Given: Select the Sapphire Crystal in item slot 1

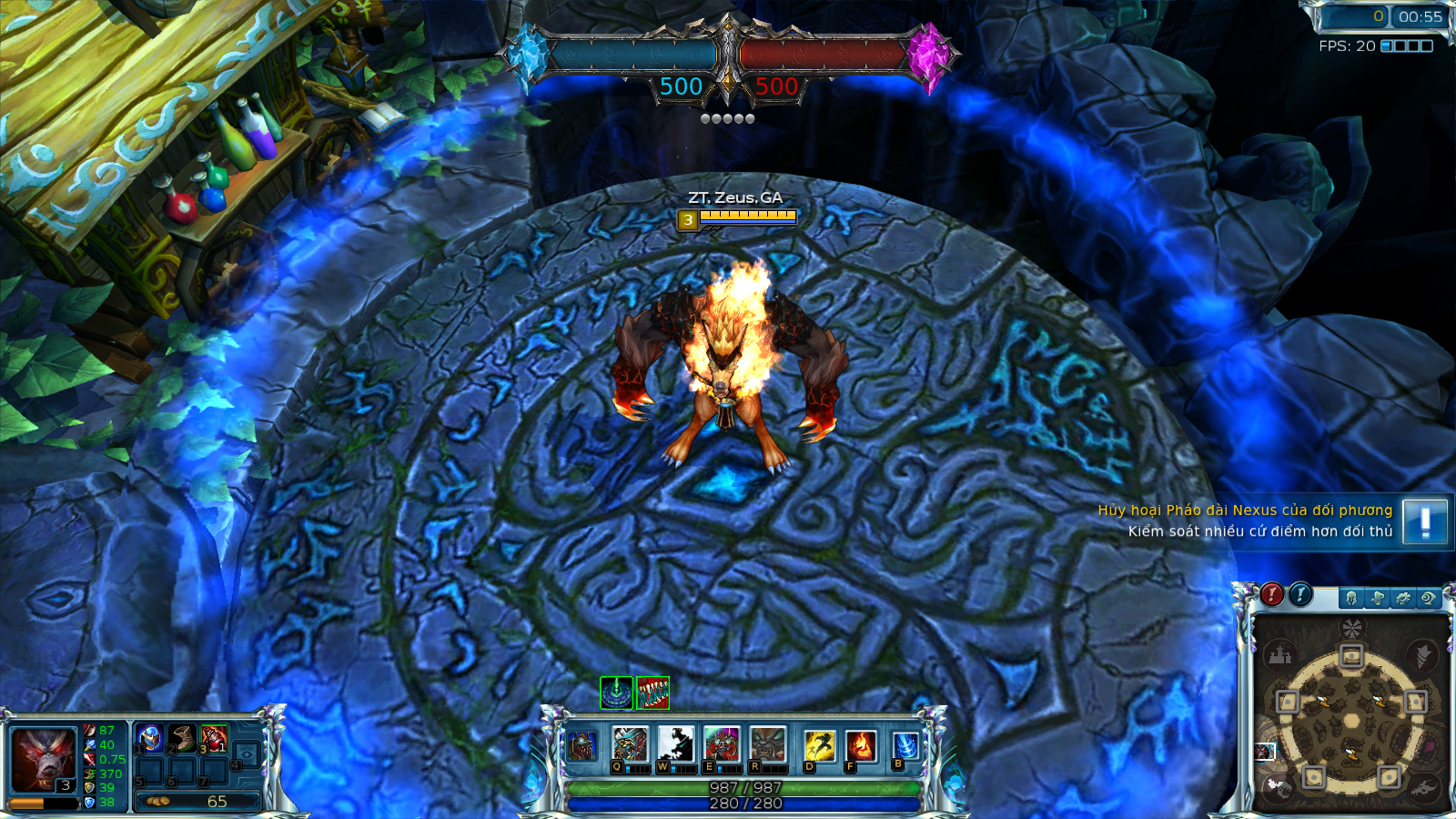Looking at the screenshot, I should pyautogui.click(x=150, y=737).
